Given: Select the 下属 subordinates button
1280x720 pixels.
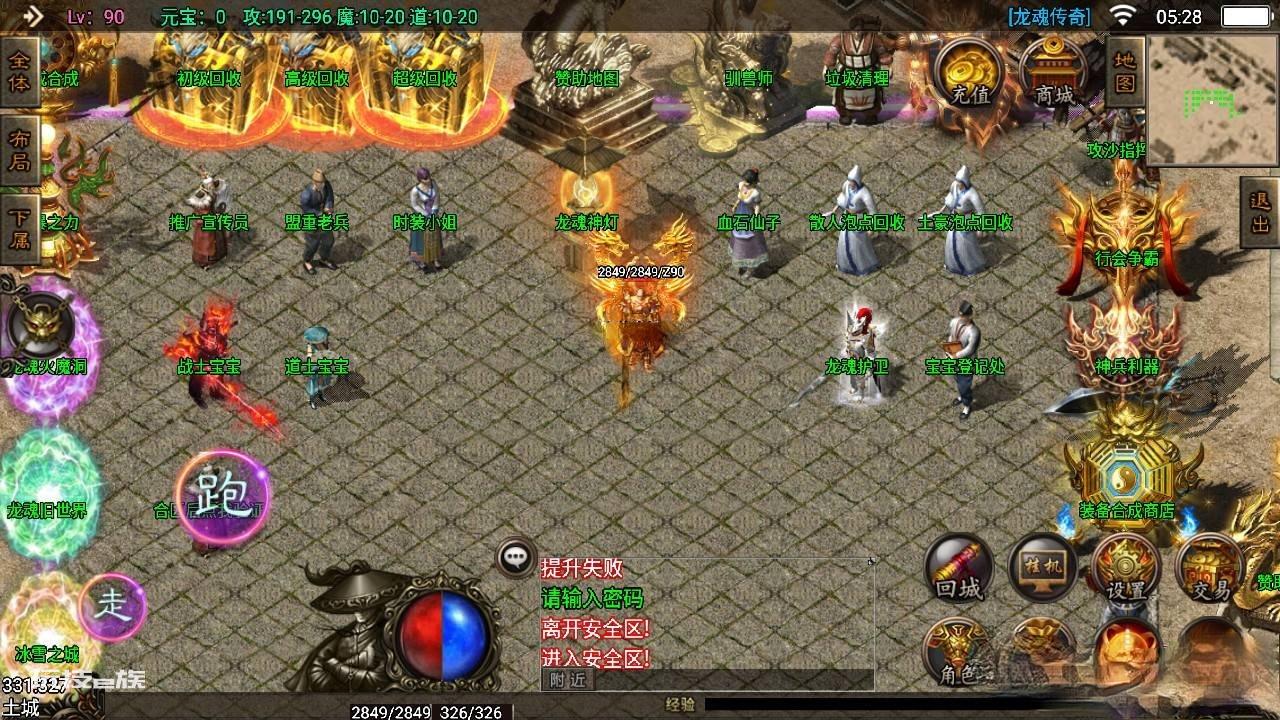Looking at the screenshot, I should pyautogui.click(x=20, y=228).
